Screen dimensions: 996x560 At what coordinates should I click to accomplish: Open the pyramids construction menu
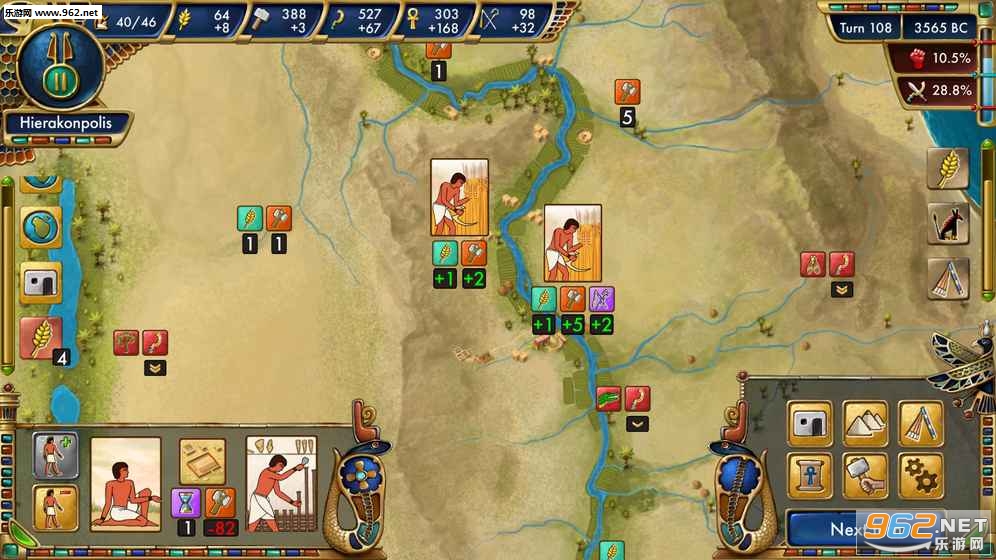(x=865, y=423)
